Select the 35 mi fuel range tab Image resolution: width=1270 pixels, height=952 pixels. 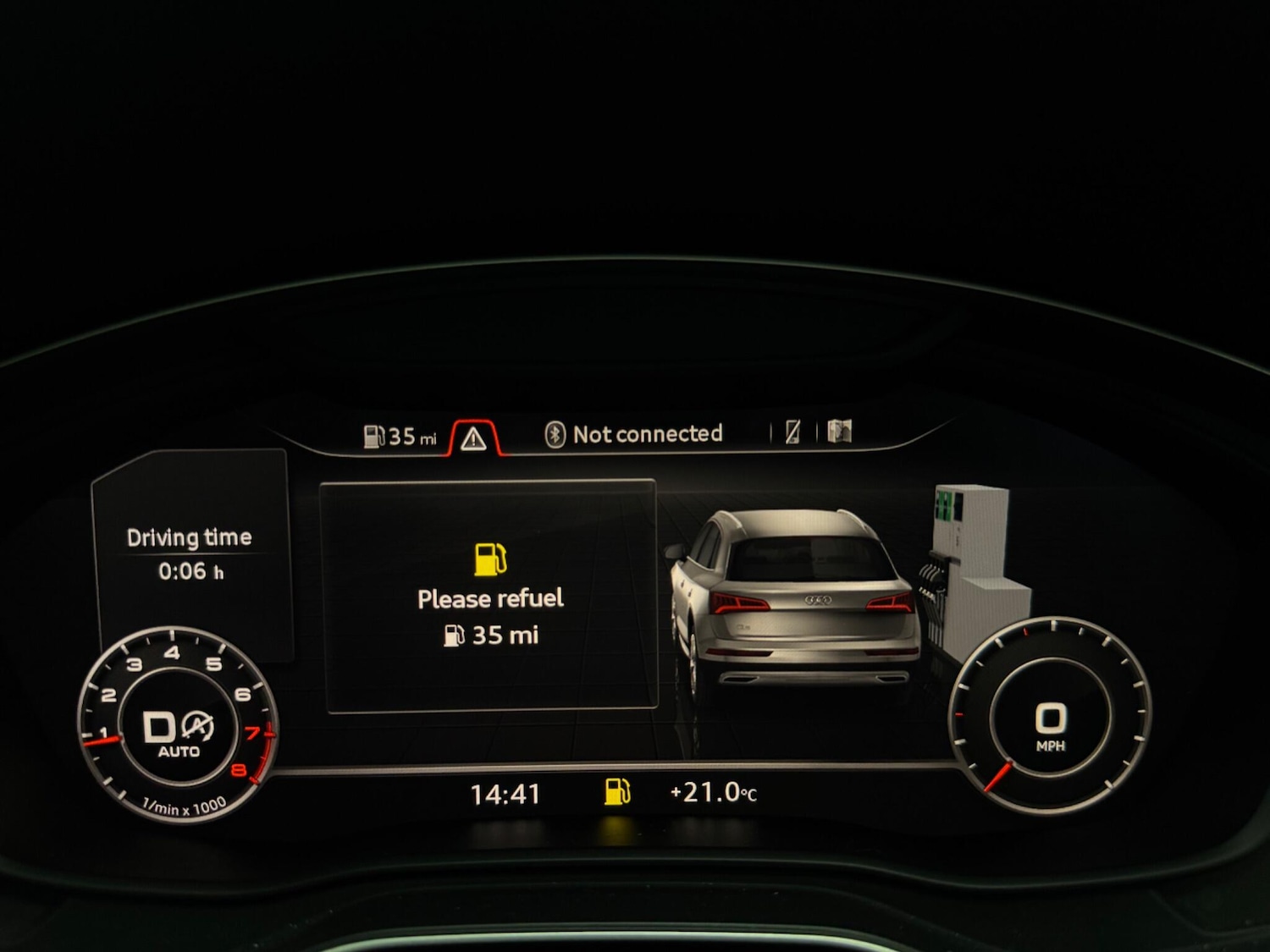(400, 437)
